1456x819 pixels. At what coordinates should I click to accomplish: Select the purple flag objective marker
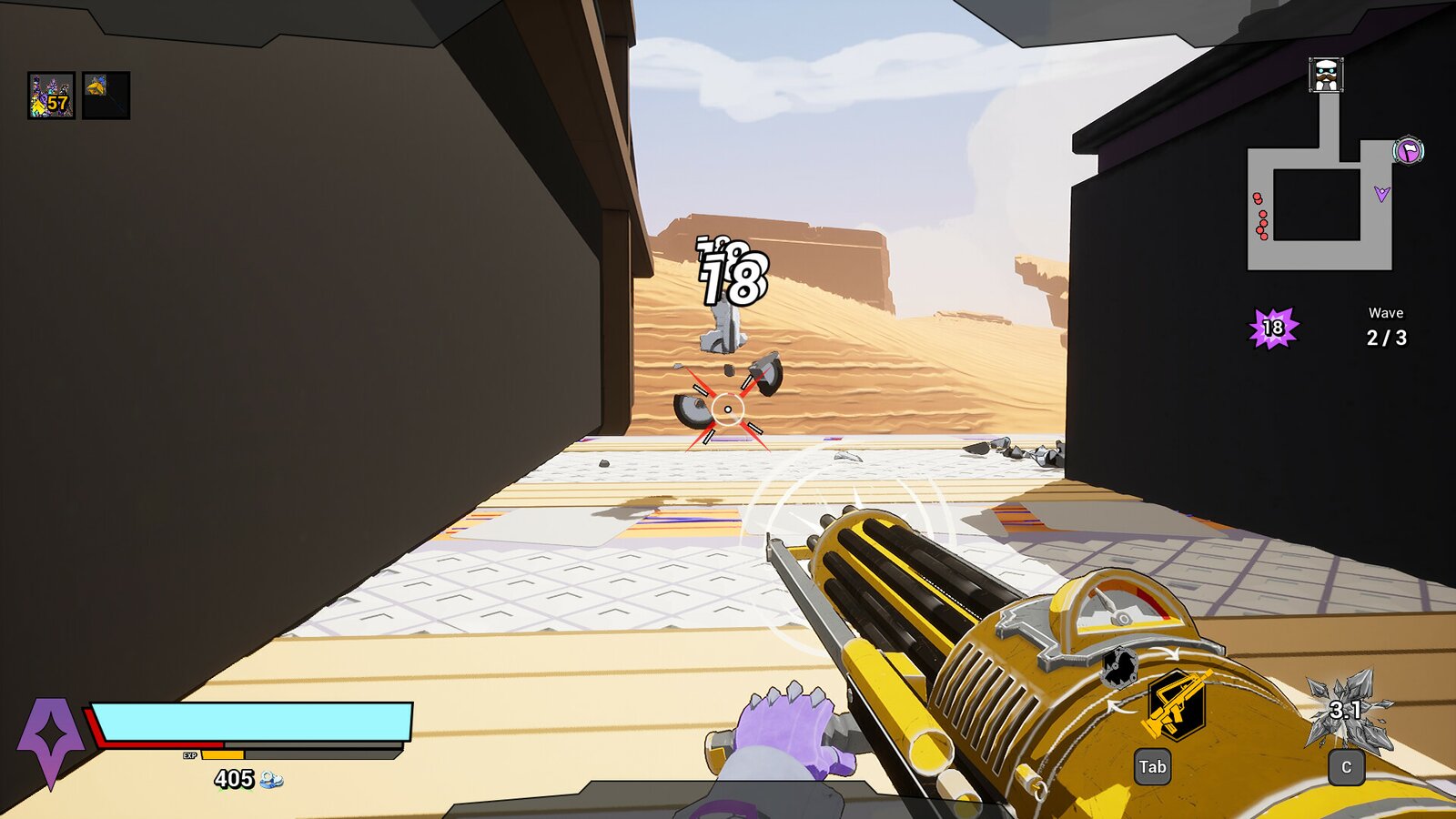(x=1408, y=150)
